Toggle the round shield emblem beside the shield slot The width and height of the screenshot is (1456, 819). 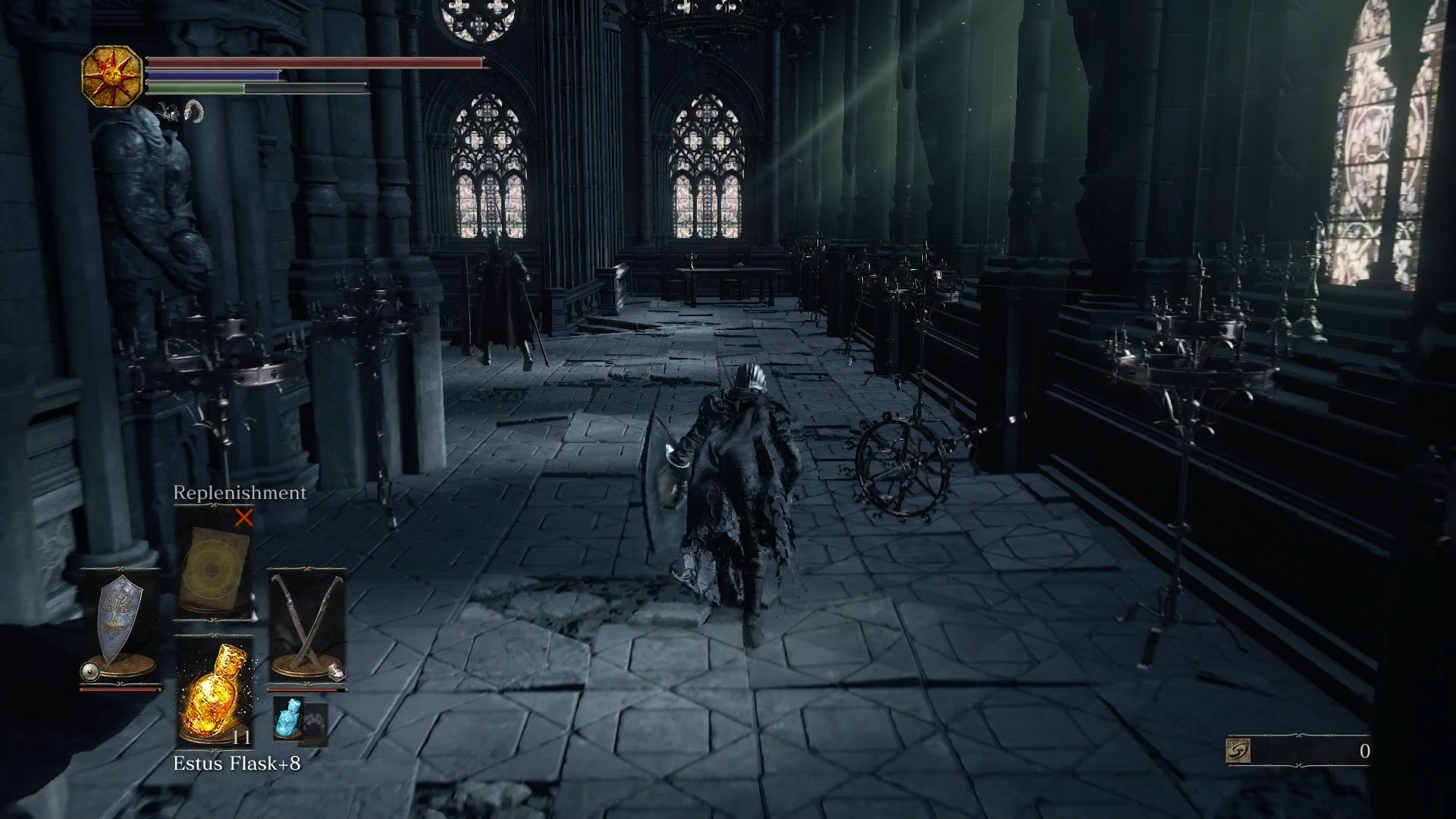[x=89, y=671]
